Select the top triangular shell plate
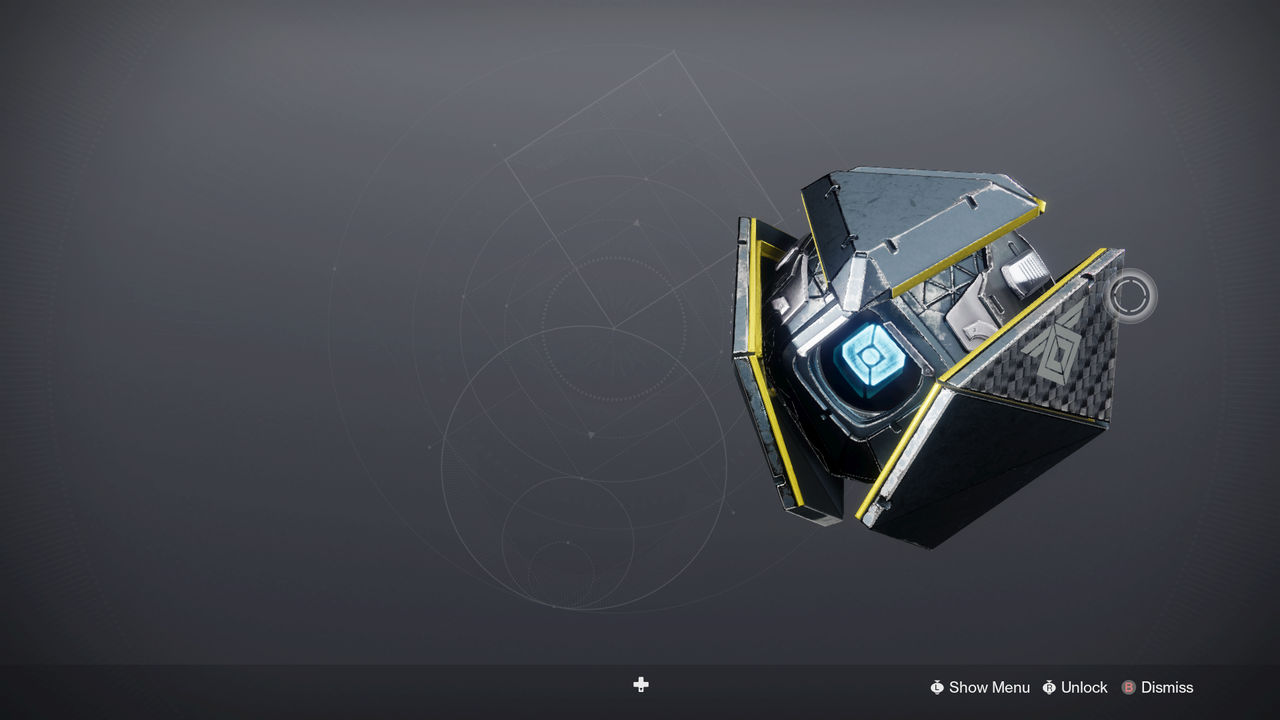The width and height of the screenshot is (1280, 720). point(920,210)
